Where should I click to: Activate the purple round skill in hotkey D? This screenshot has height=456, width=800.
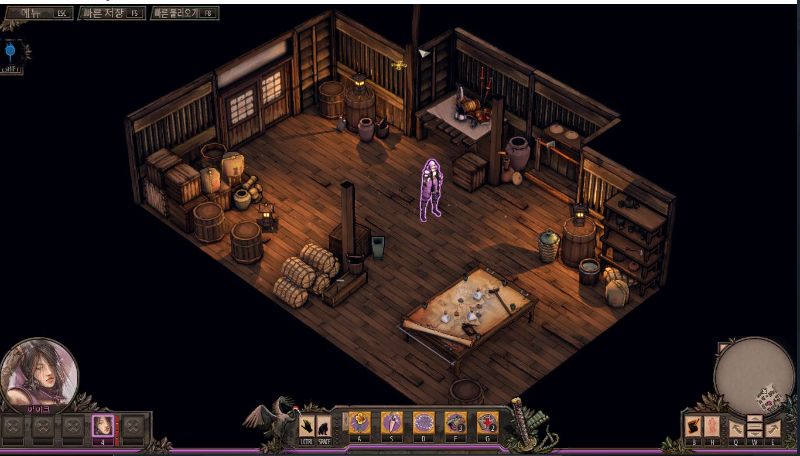point(424,423)
